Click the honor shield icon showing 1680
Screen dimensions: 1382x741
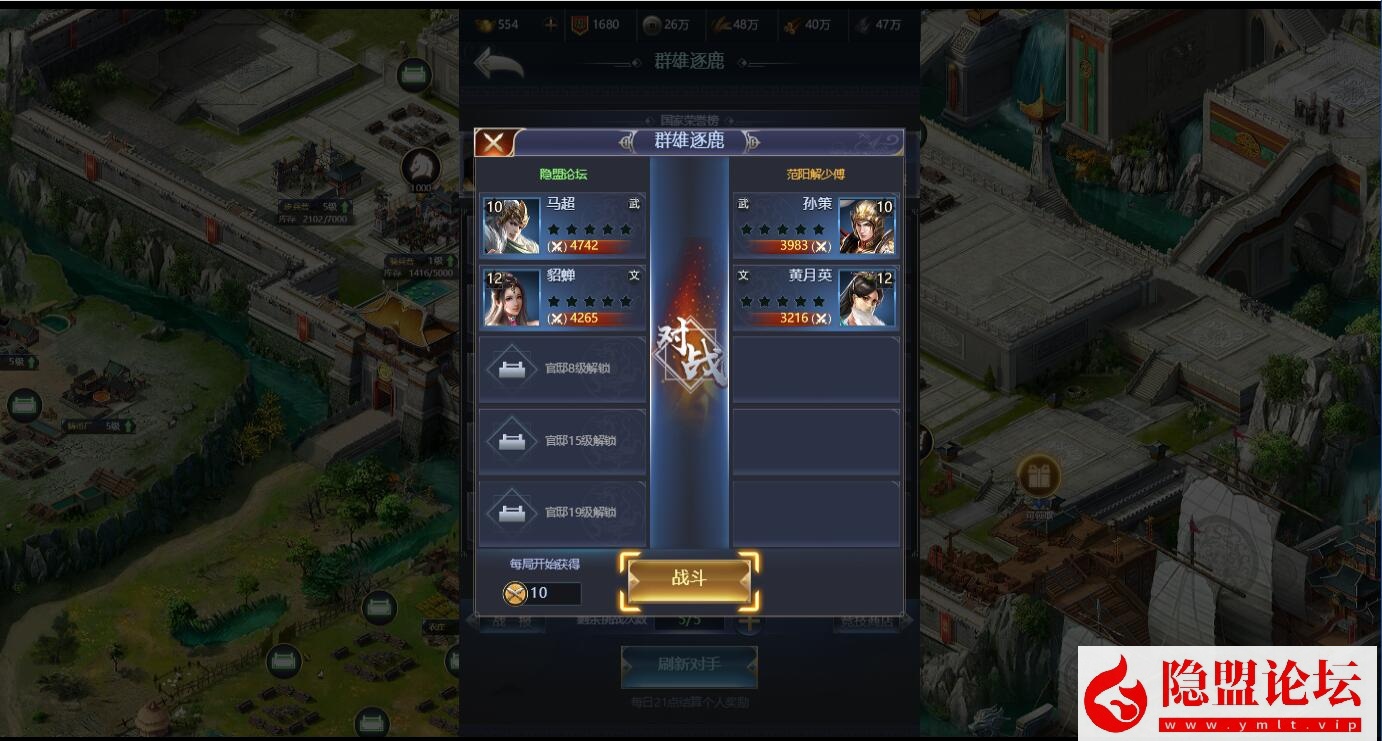(578, 24)
